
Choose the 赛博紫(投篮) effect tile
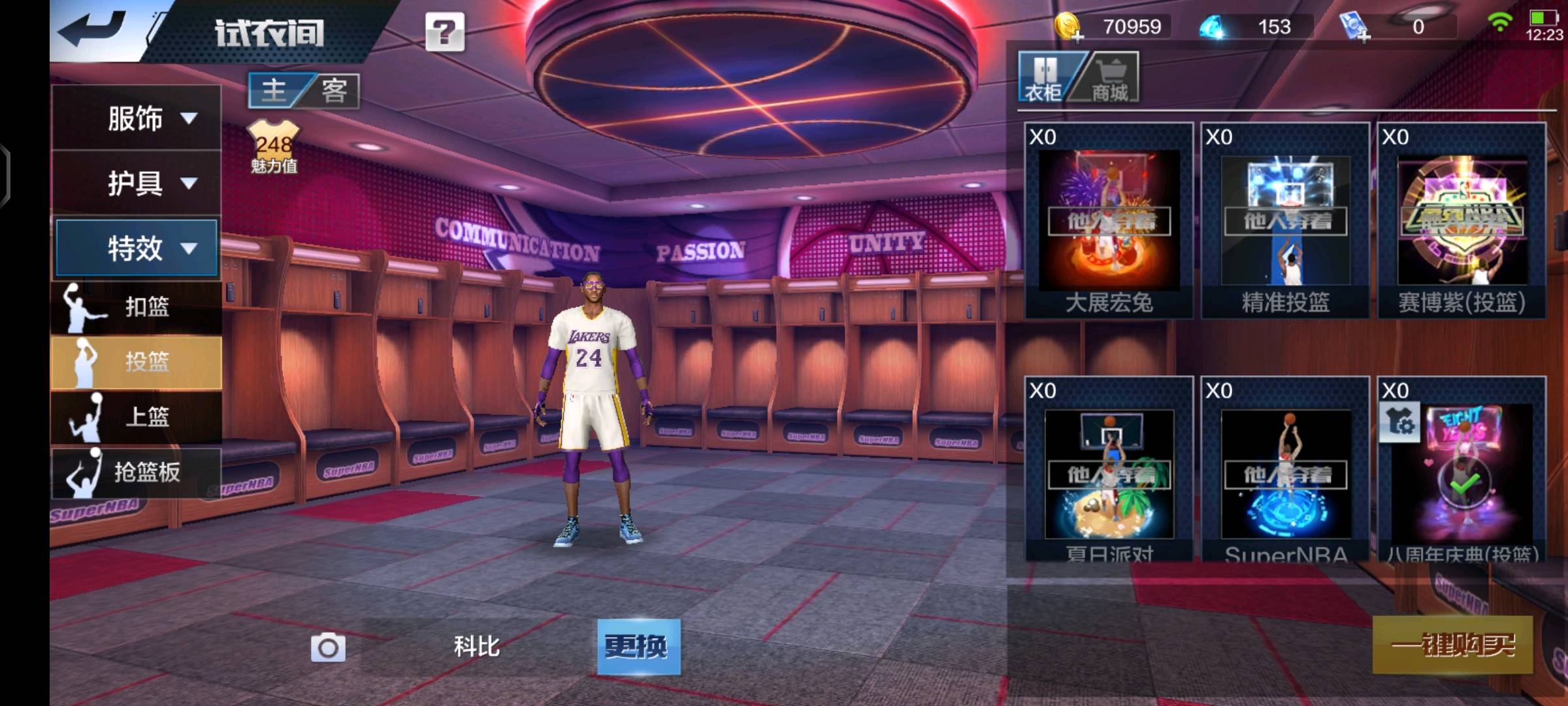(x=1462, y=221)
